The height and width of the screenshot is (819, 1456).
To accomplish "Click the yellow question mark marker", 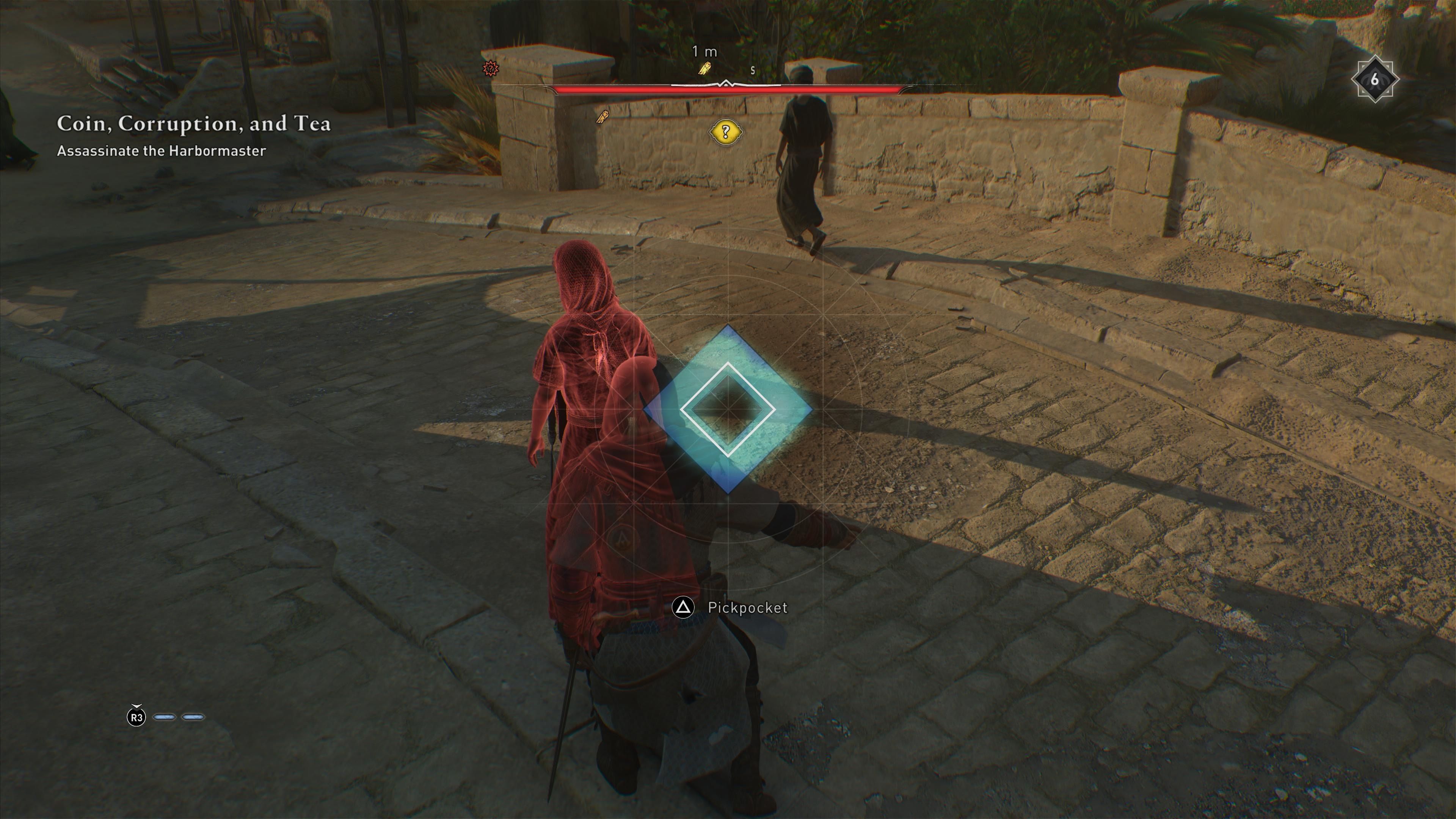I will pyautogui.click(x=726, y=132).
